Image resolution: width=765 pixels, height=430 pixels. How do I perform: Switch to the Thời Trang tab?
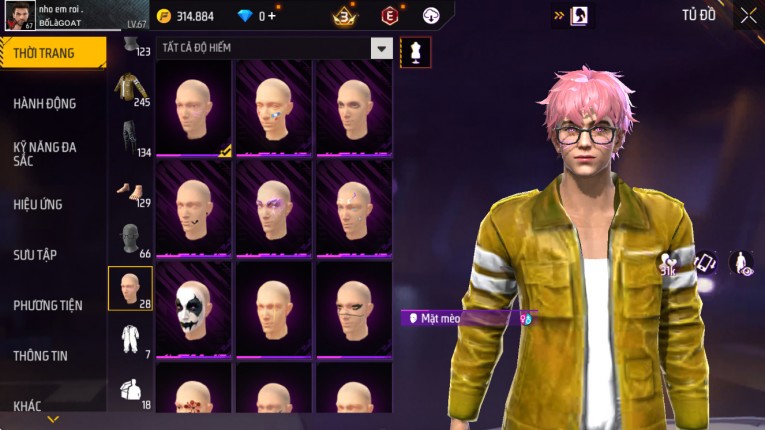pos(50,53)
